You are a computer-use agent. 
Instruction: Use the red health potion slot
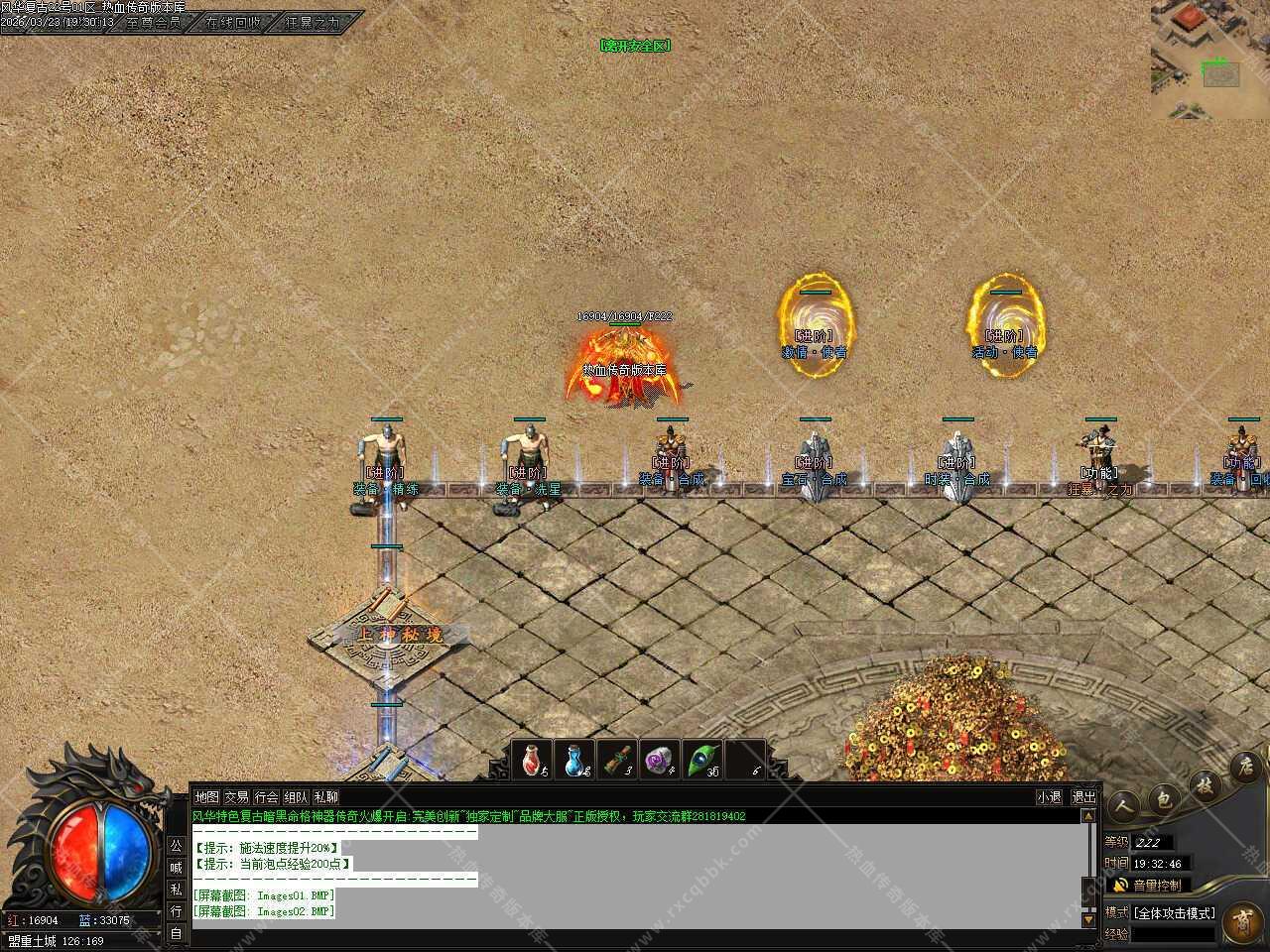click(534, 761)
